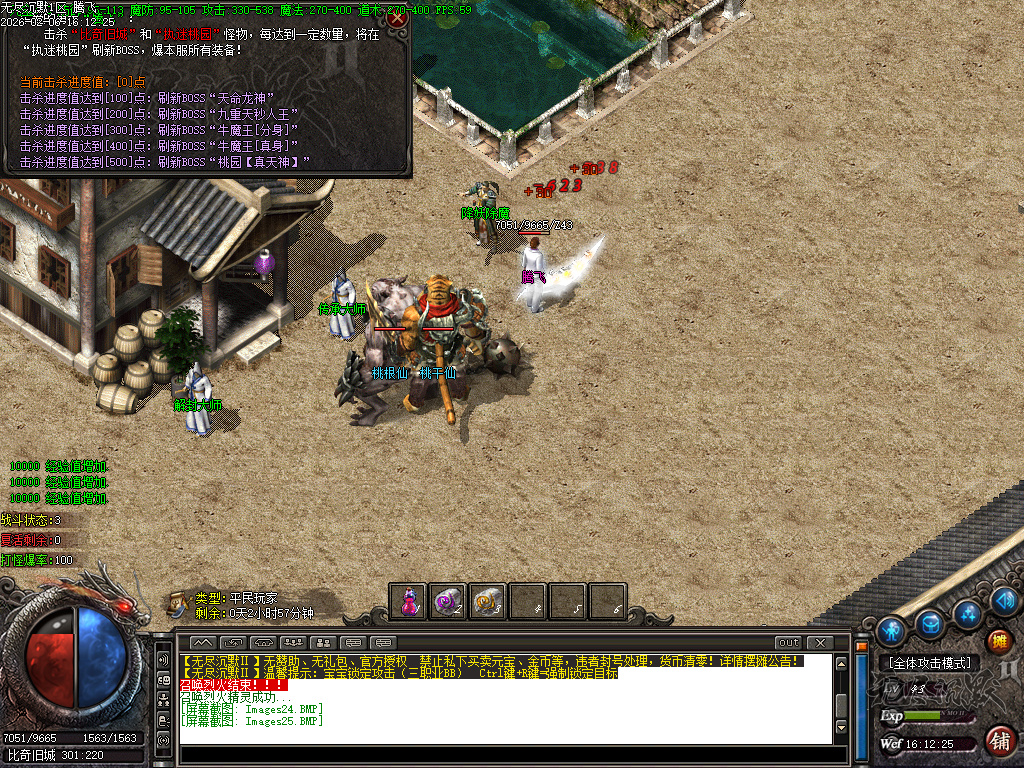Switch the 全体攻击模式 attack mode label
This screenshot has width=1024, height=768.
click(x=929, y=663)
